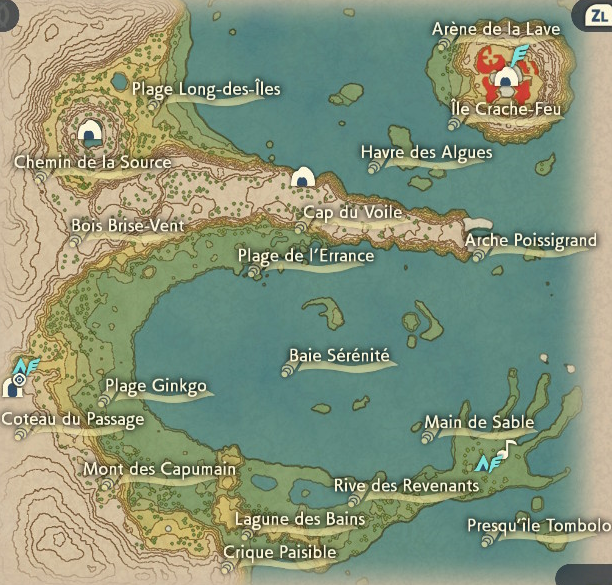
Task: Select the Crique Paisible location label
Action: point(280,552)
